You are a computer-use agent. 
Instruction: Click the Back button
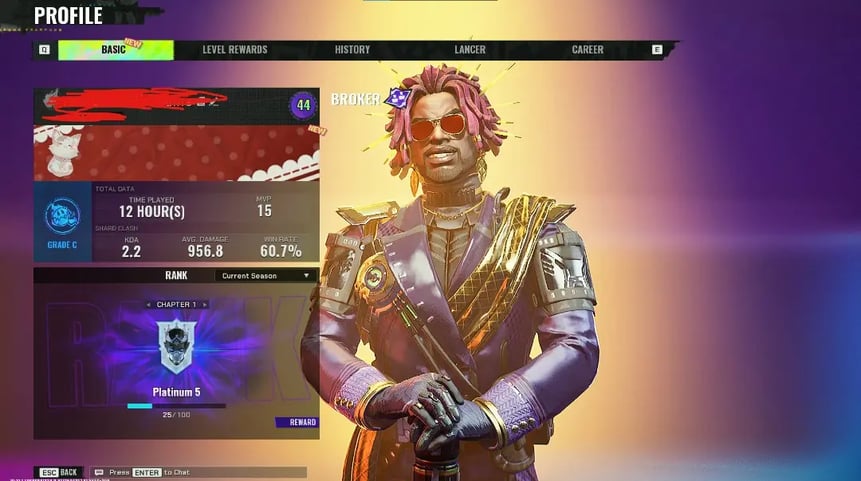point(60,472)
